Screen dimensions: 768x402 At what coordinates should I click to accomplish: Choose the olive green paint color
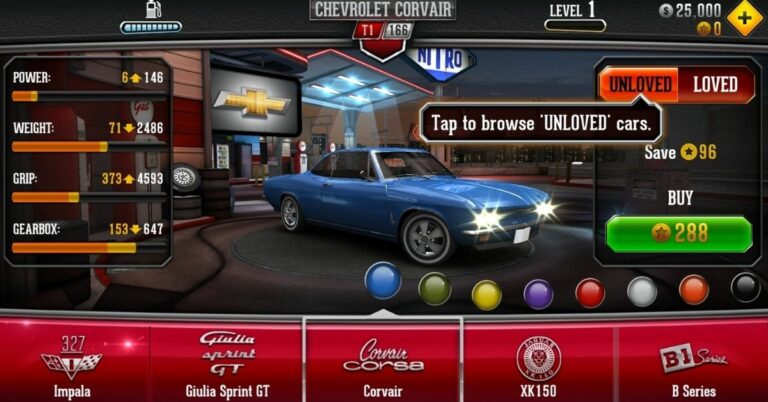click(x=434, y=289)
